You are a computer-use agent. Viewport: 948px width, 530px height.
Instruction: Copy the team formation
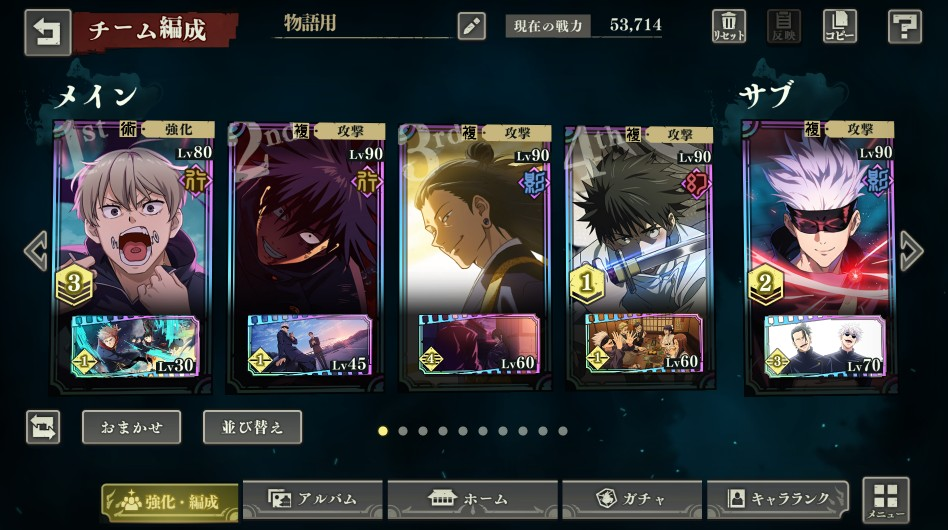[839, 26]
